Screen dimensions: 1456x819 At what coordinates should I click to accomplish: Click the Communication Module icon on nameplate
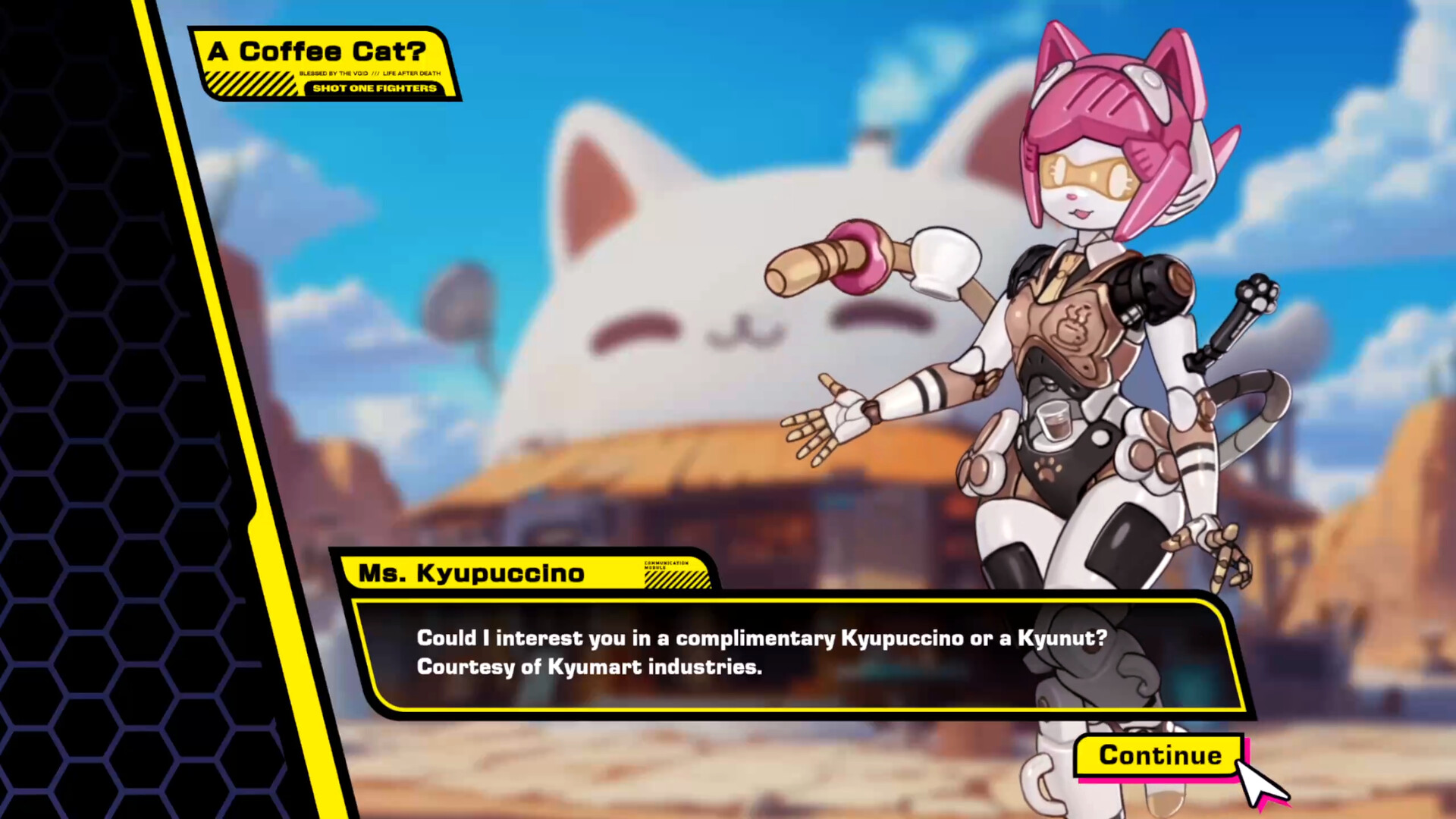666,565
